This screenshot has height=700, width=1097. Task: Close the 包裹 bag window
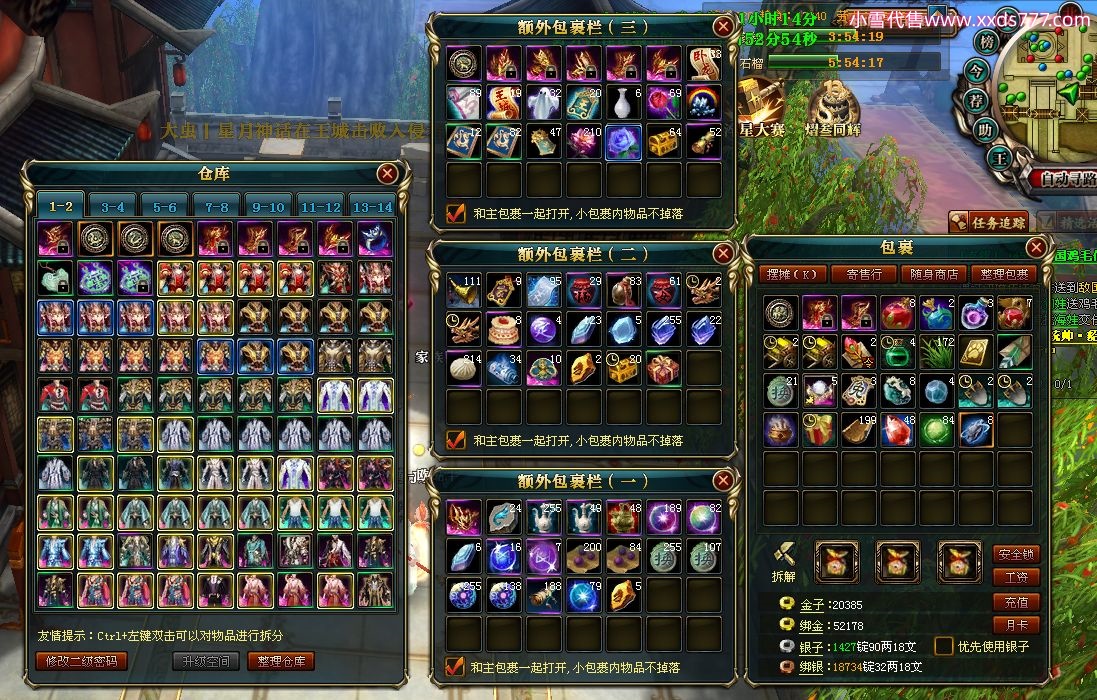(1036, 247)
